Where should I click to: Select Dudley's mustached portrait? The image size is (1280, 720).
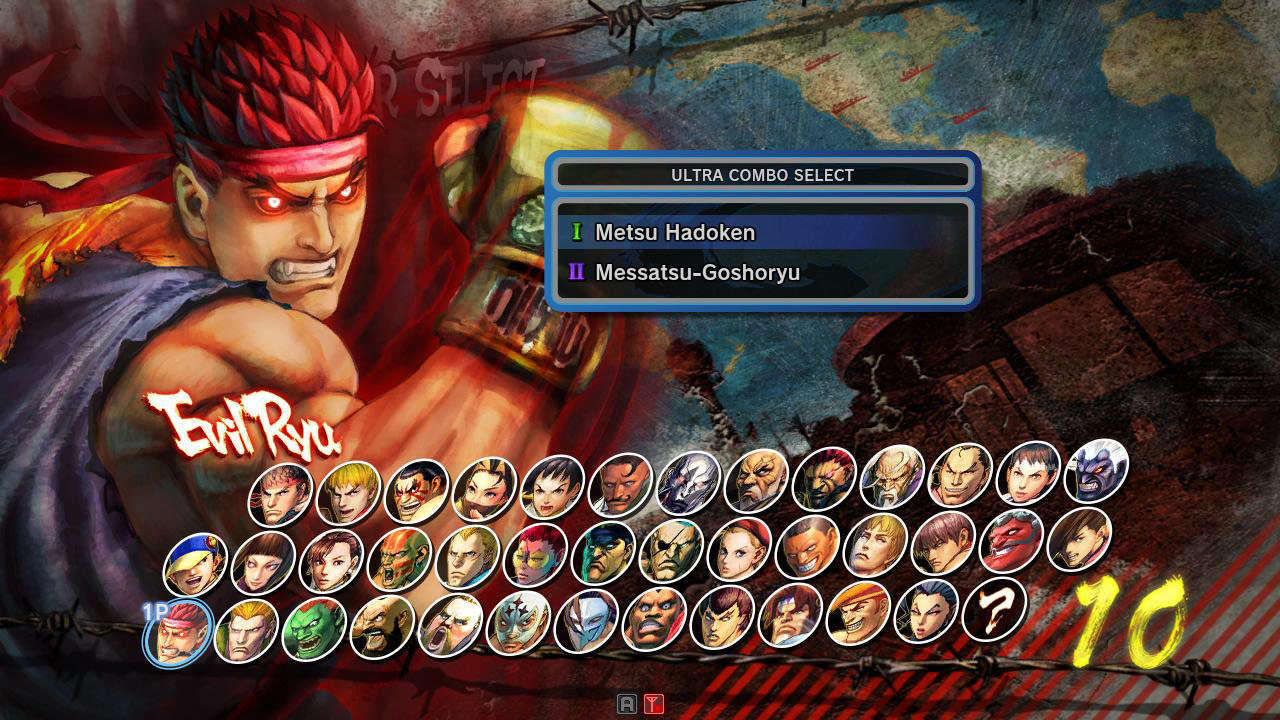(x=617, y=492)
